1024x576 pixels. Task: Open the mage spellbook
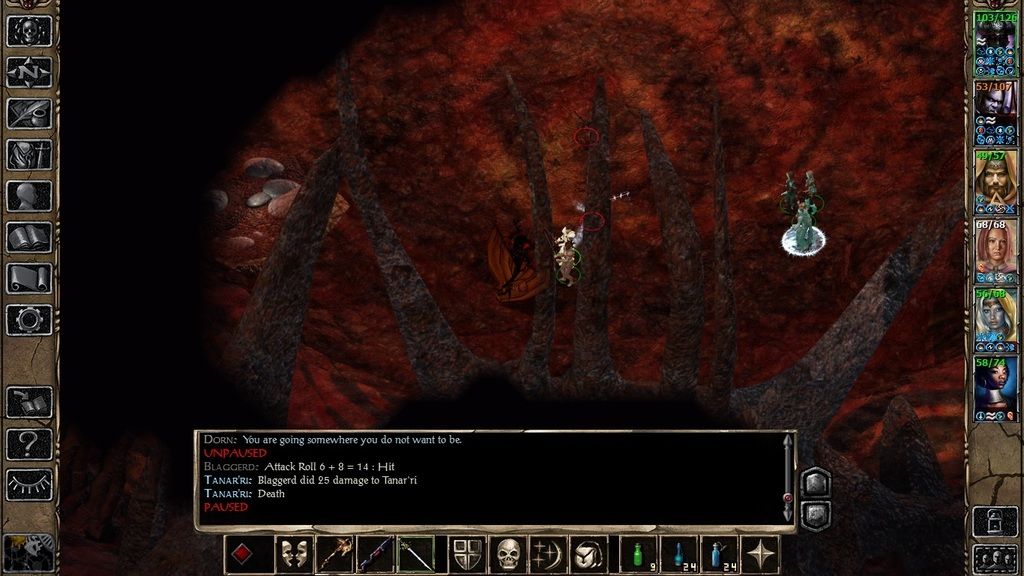(x=29, y=237)
